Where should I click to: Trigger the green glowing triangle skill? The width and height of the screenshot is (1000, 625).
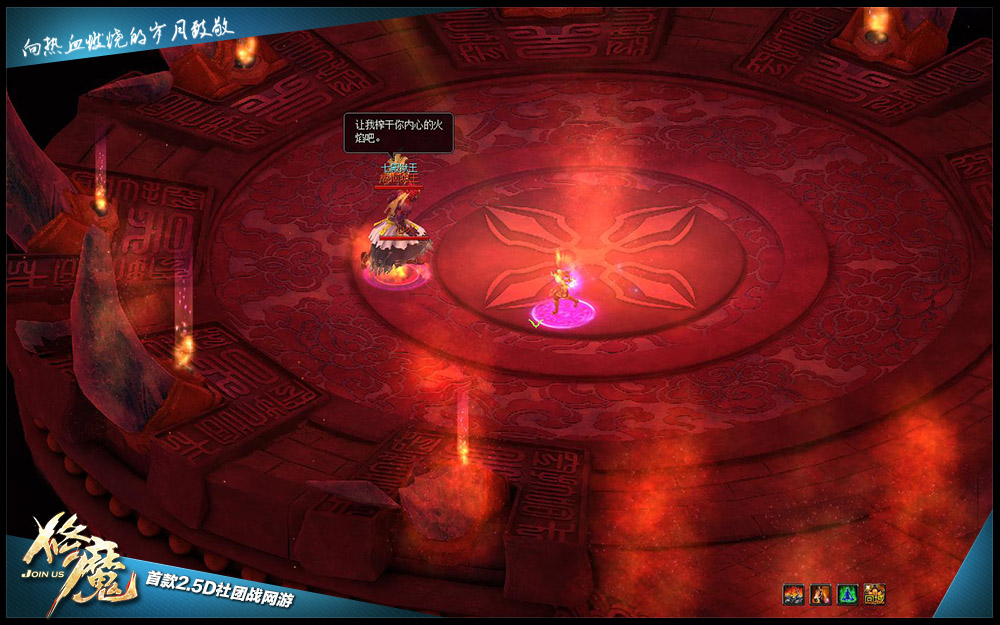pos(847,595)
